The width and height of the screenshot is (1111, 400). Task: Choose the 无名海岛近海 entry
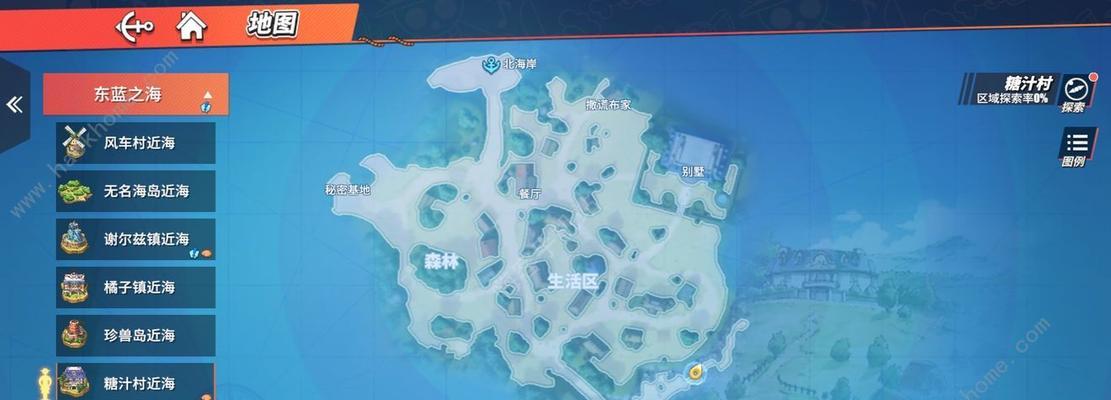[x=136, y=191]
